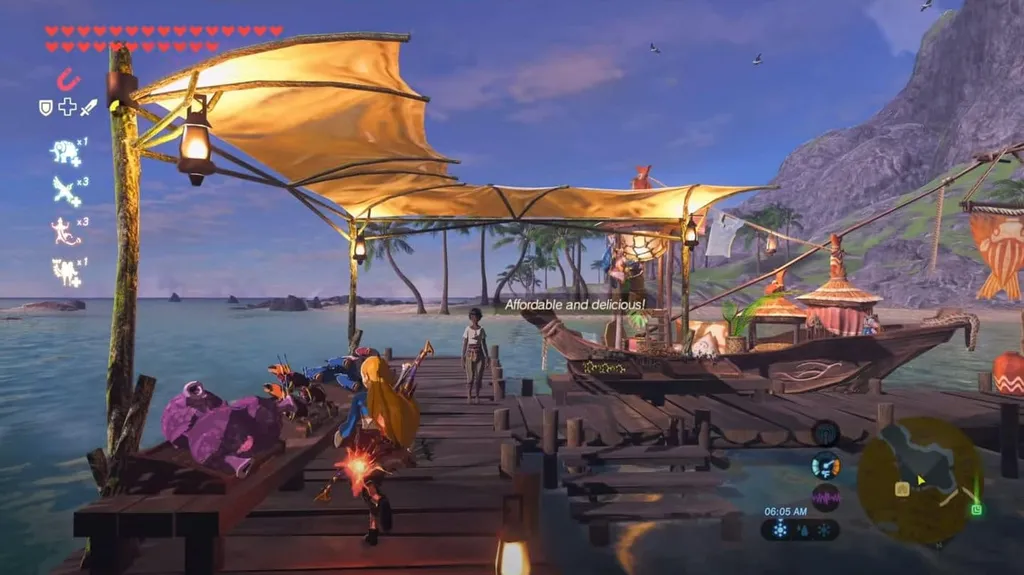Select the elephant champion ability icon
The height and width of the screenshot is (575, 1024).
(x=65, y=152)
